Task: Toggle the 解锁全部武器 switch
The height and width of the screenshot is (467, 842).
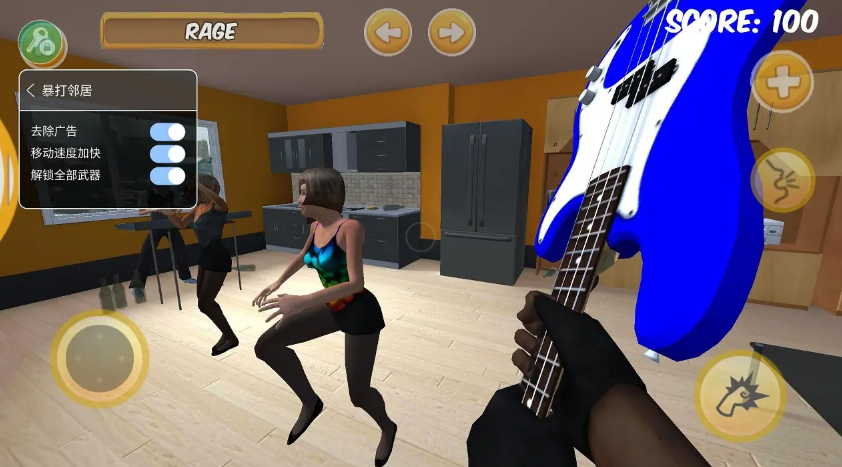Action: (x=168, y=176)
